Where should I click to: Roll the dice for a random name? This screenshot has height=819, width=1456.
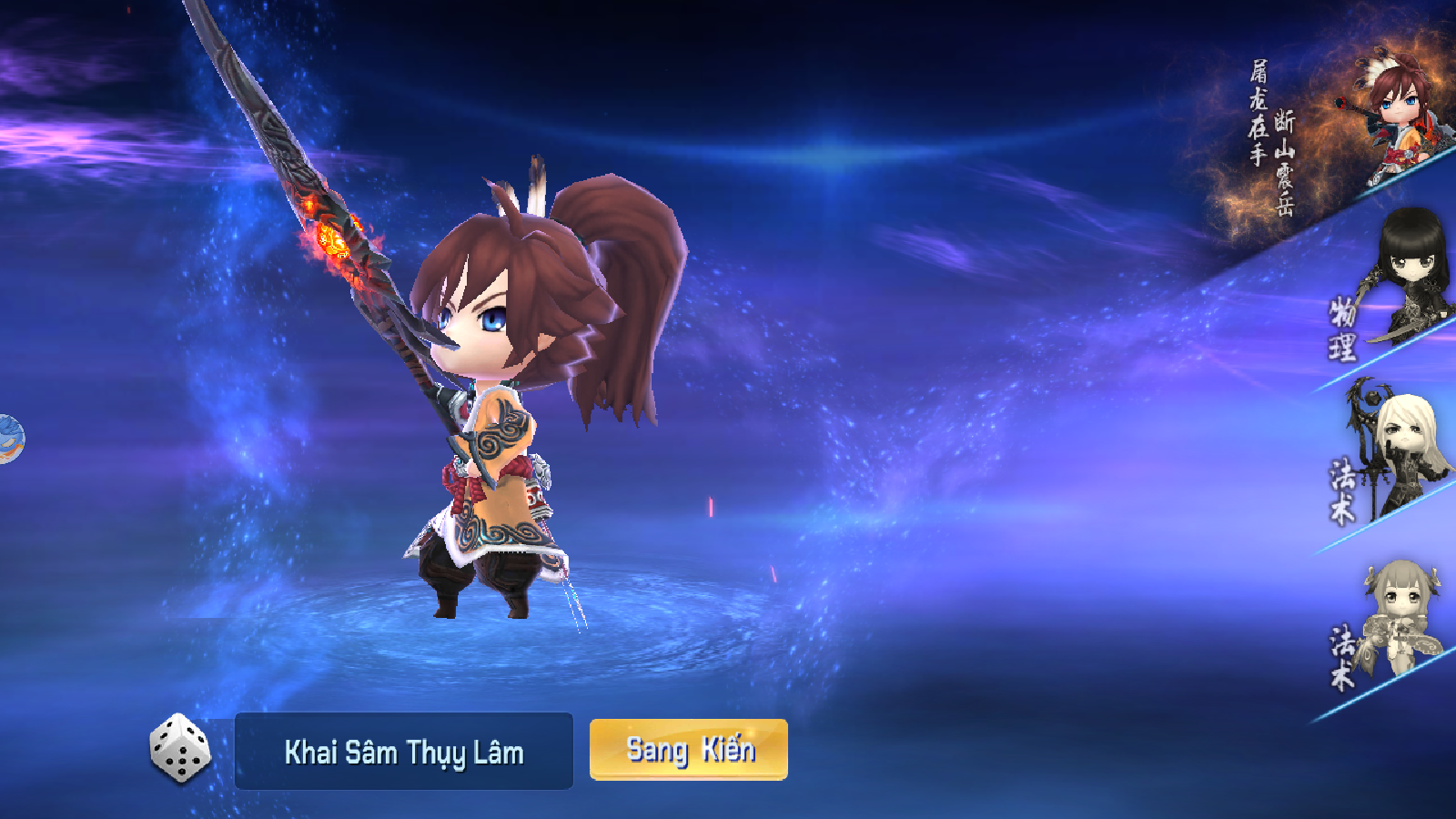(x=180, y=749)
